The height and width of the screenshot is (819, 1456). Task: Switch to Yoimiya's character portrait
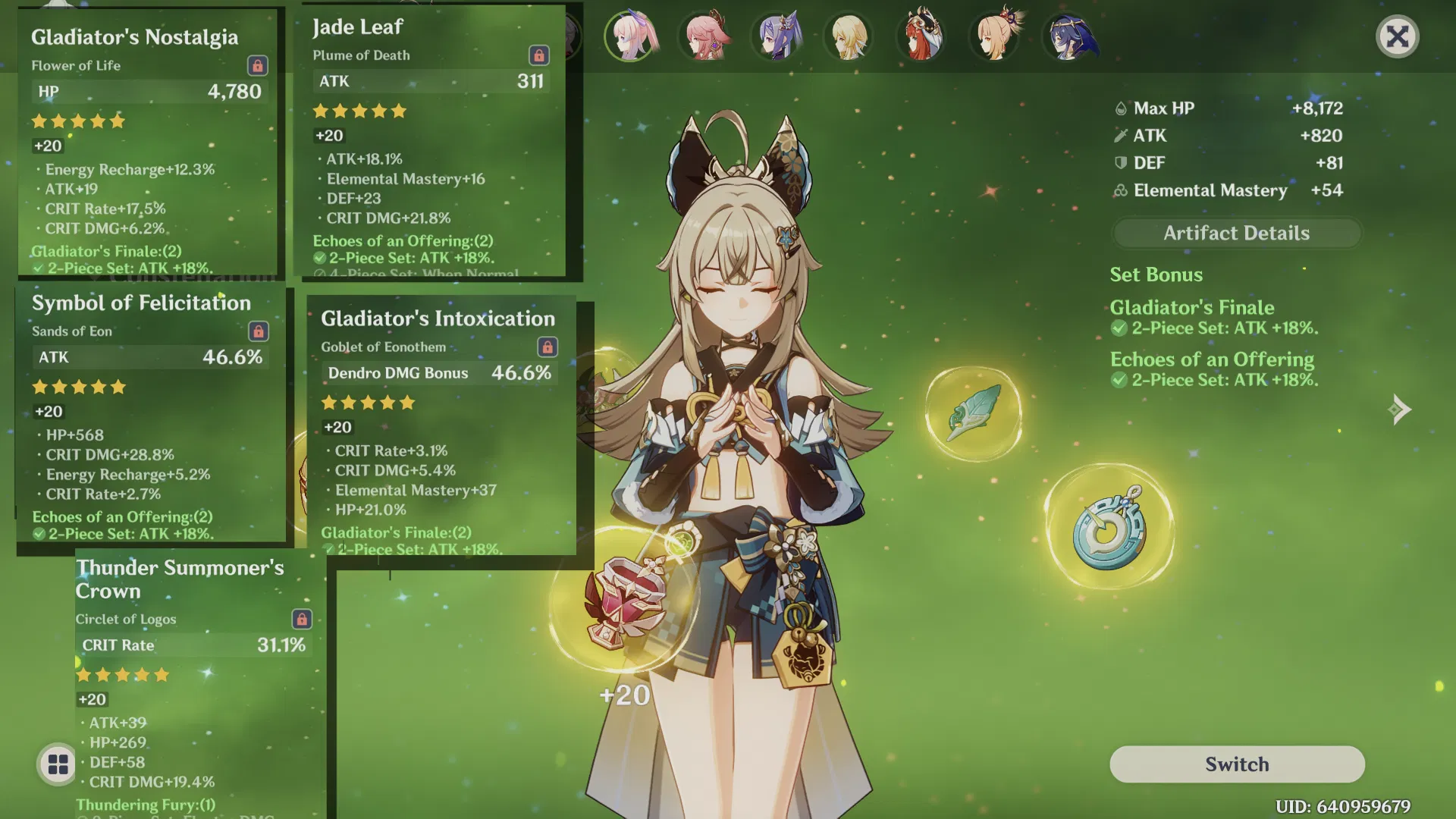point(995,36)
